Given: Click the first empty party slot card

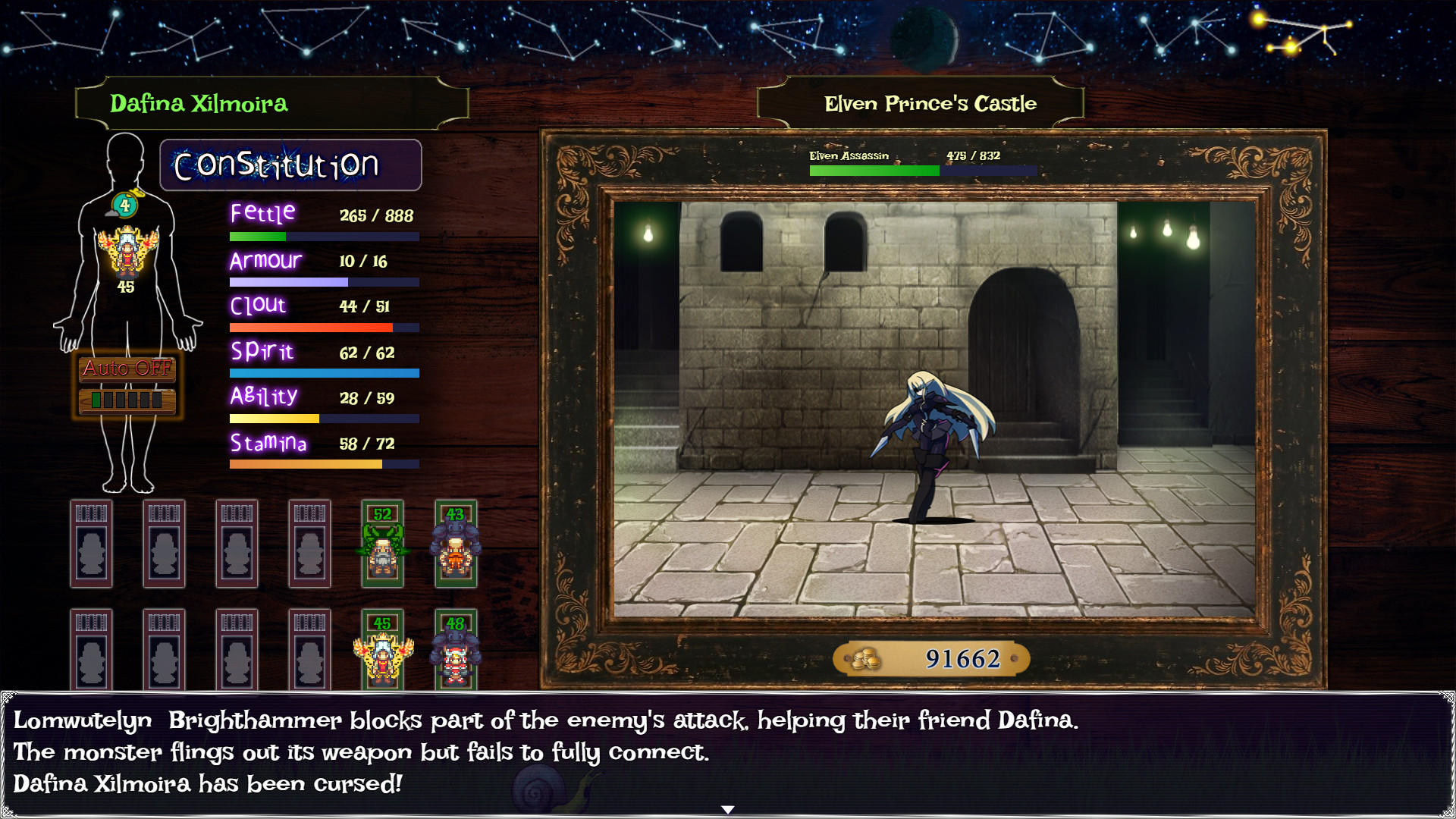Looking at the screenshot, I should pos(92,544).
